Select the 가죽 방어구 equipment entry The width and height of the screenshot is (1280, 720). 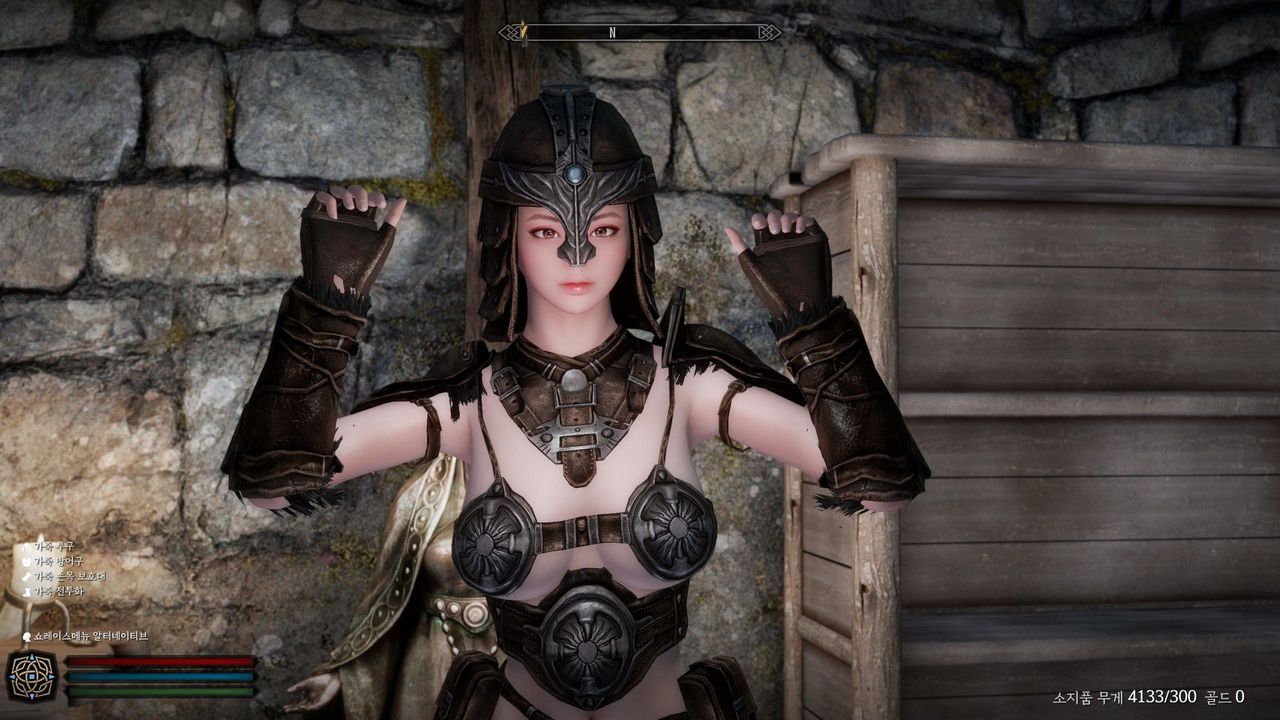(x=60, y=561)
